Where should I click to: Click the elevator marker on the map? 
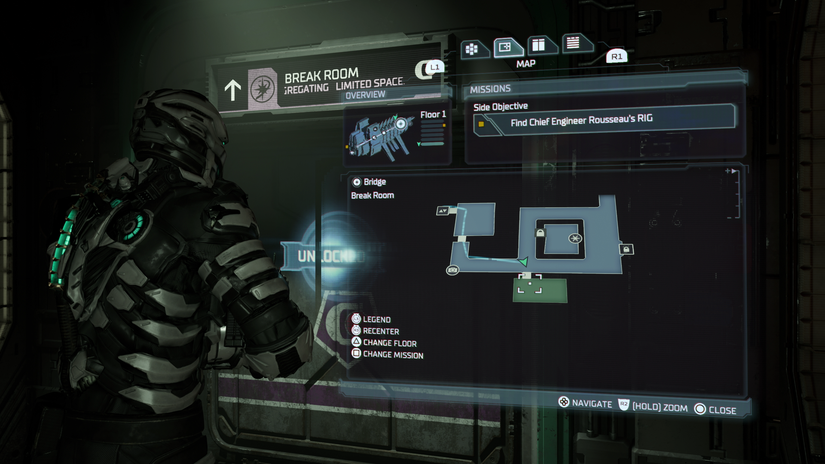tap(443, 211)
